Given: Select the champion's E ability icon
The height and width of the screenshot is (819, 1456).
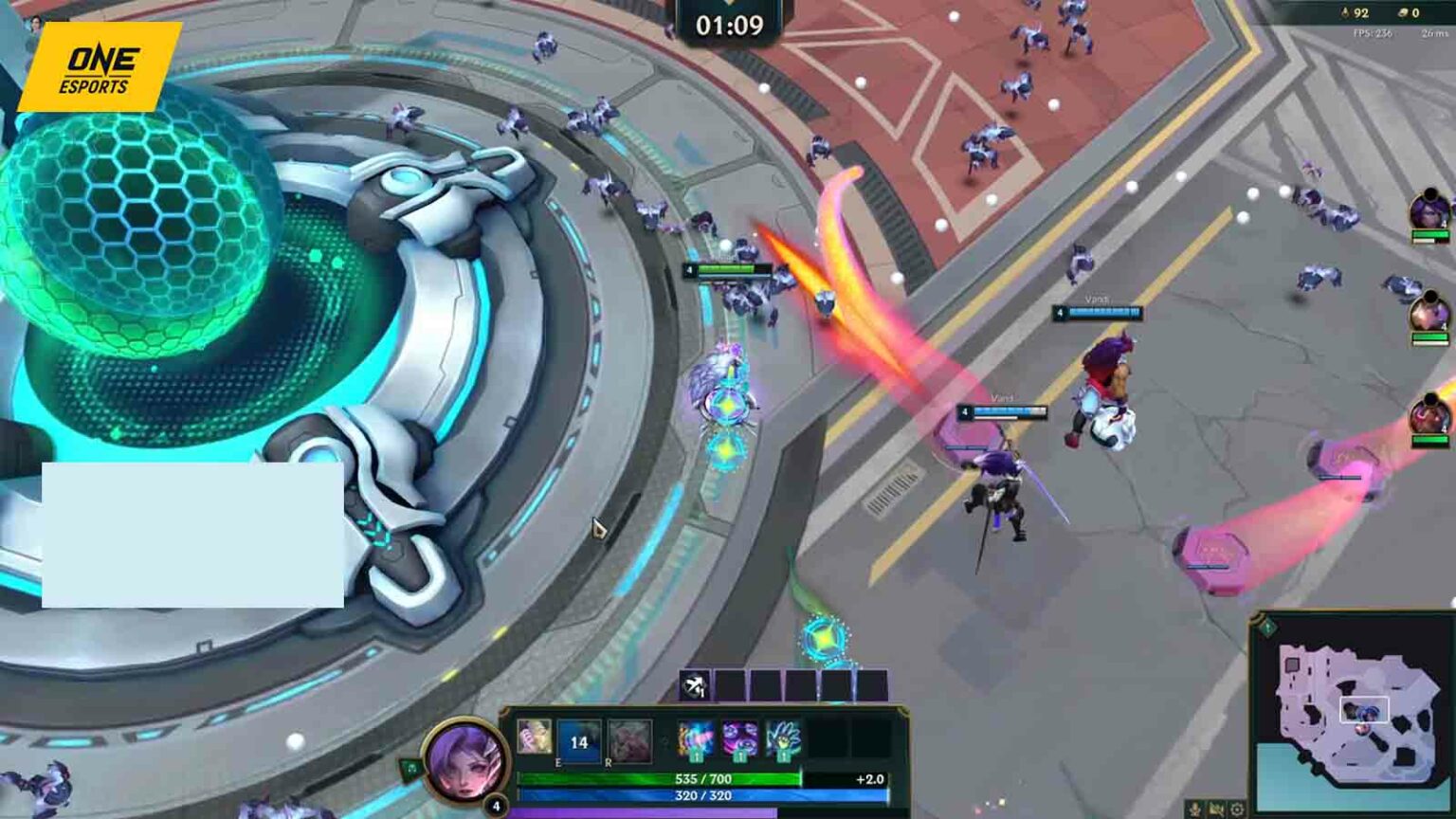Looking at the screenshot, I should [x=578, y=740].
